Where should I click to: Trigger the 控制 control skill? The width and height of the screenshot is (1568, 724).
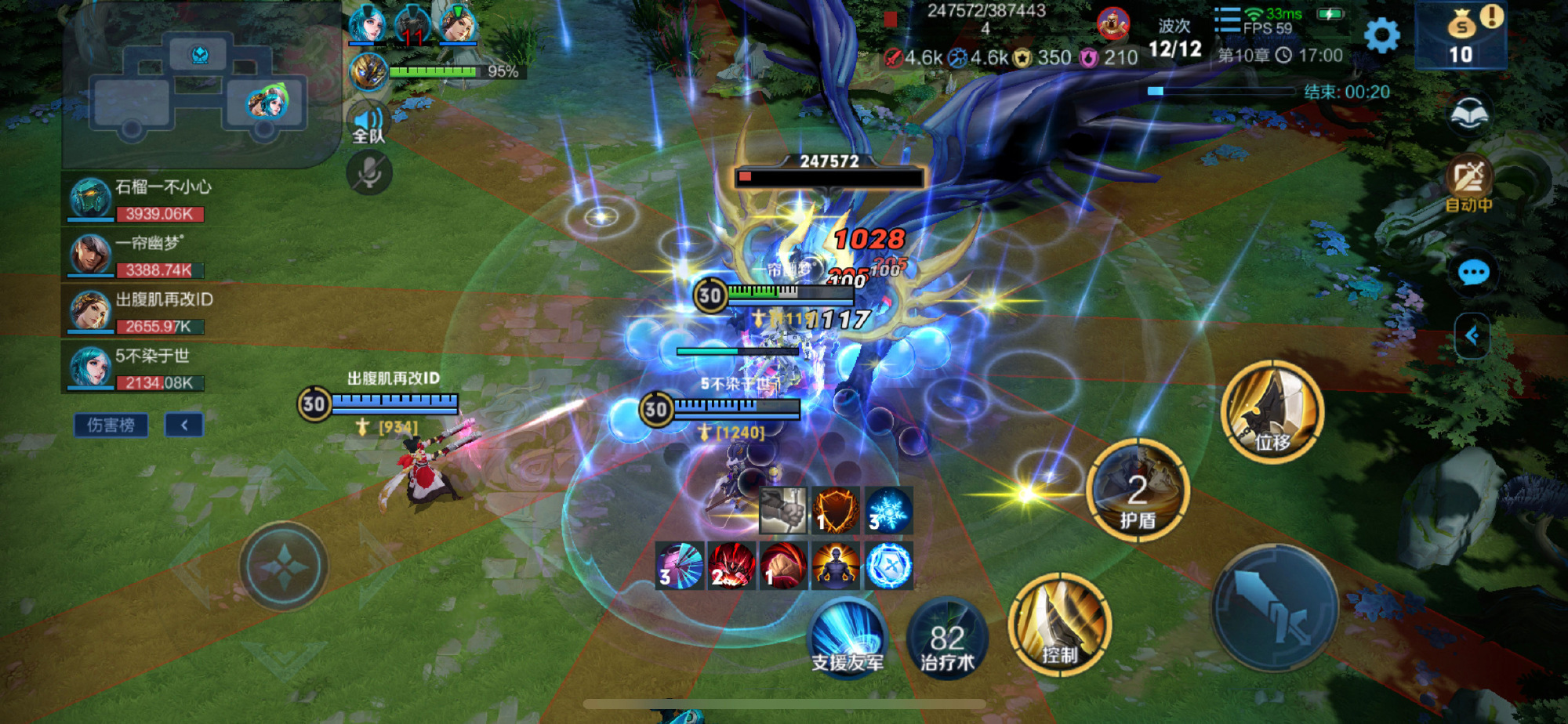coord(1059,624)
